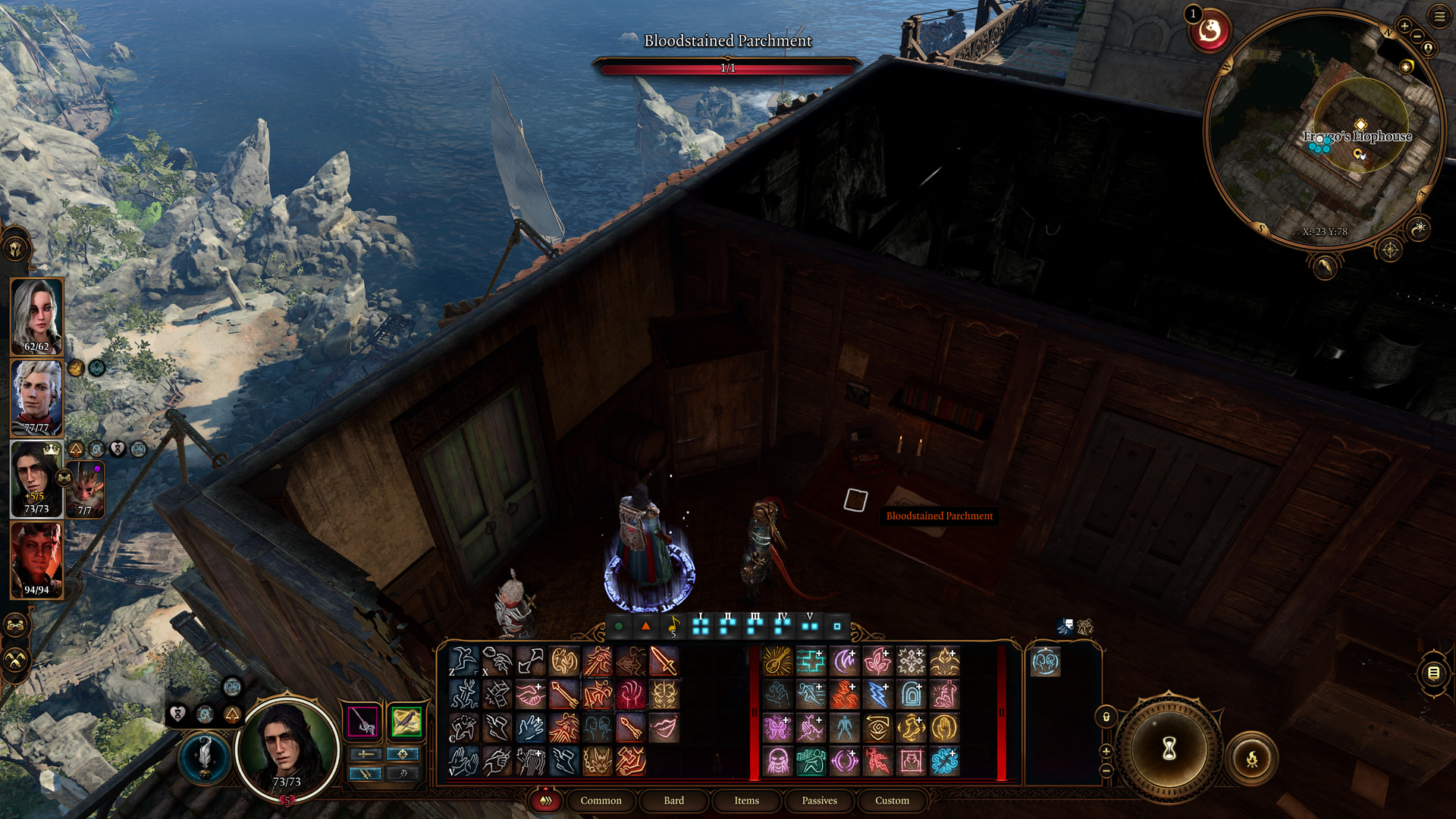
Task: Open the Bard hotbar tab
Action: coord(673,800)
